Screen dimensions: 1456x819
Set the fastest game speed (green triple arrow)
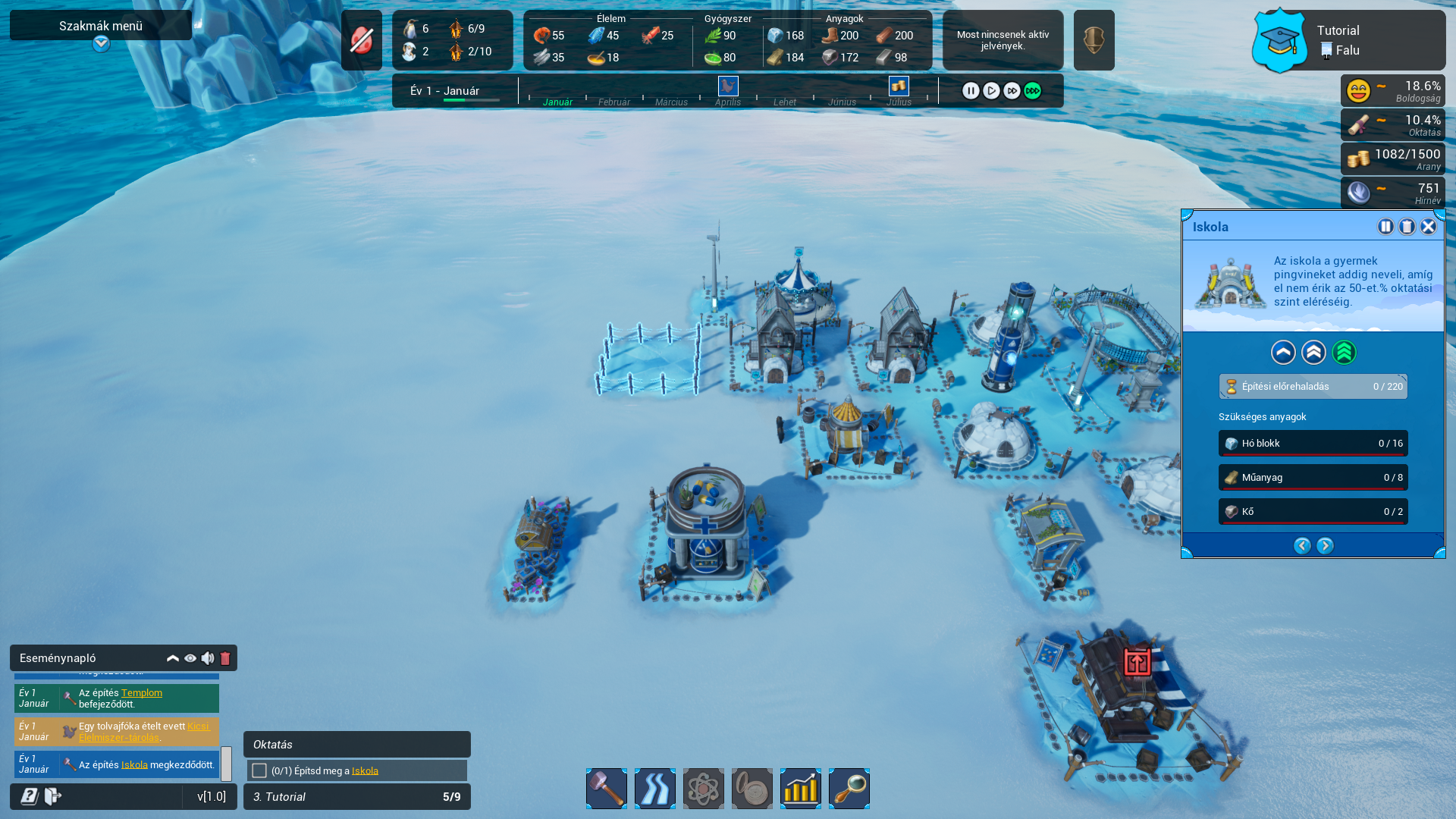(1032, 91)
